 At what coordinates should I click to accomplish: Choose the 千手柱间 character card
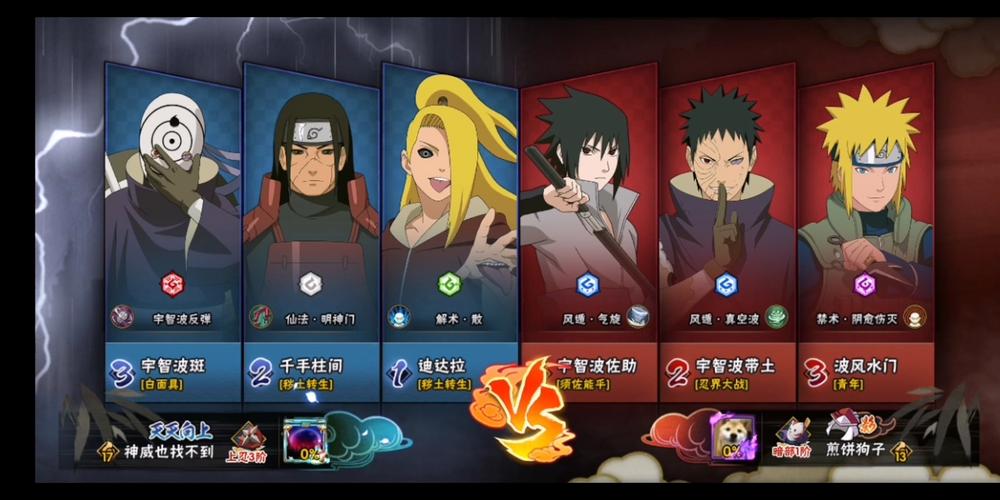pos(311,220)
